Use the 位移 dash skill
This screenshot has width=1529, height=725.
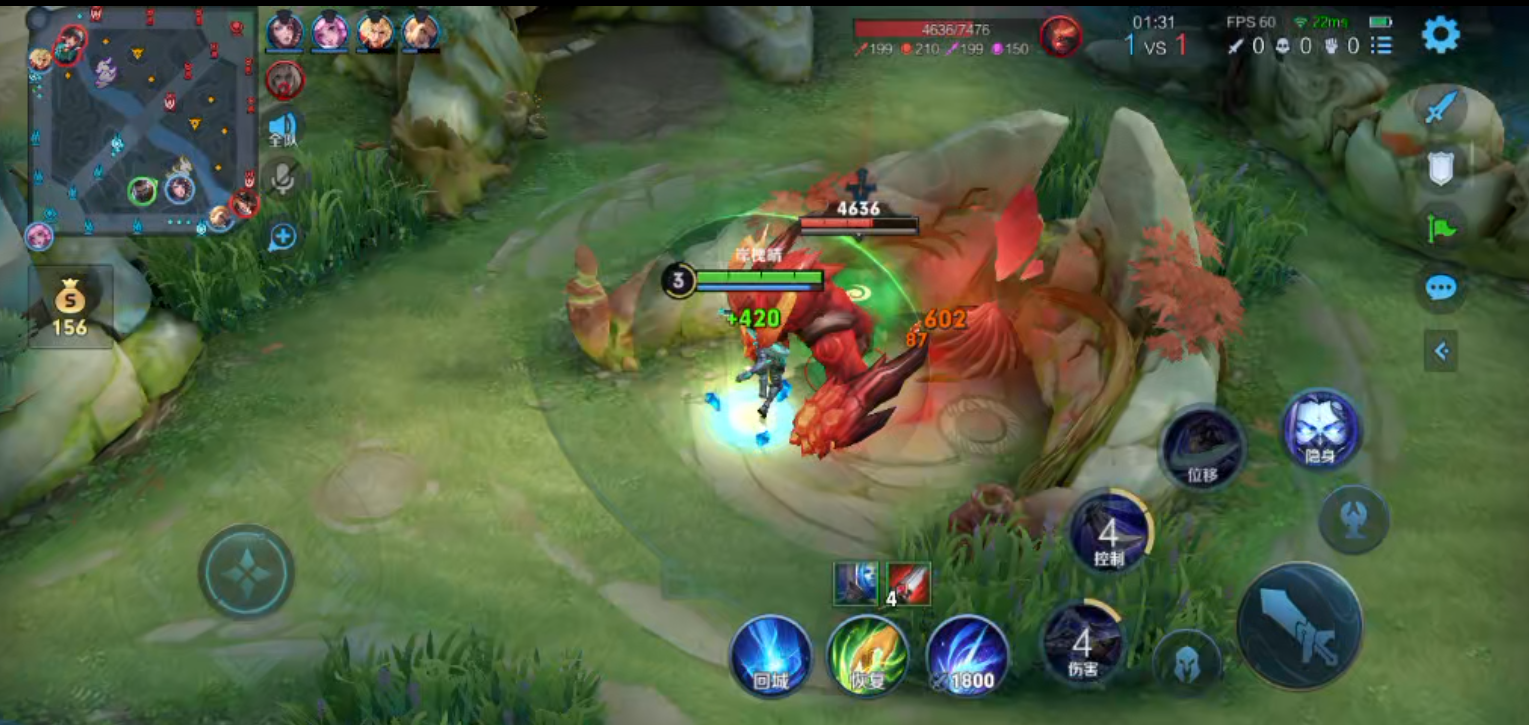[x=1202, y=449]
